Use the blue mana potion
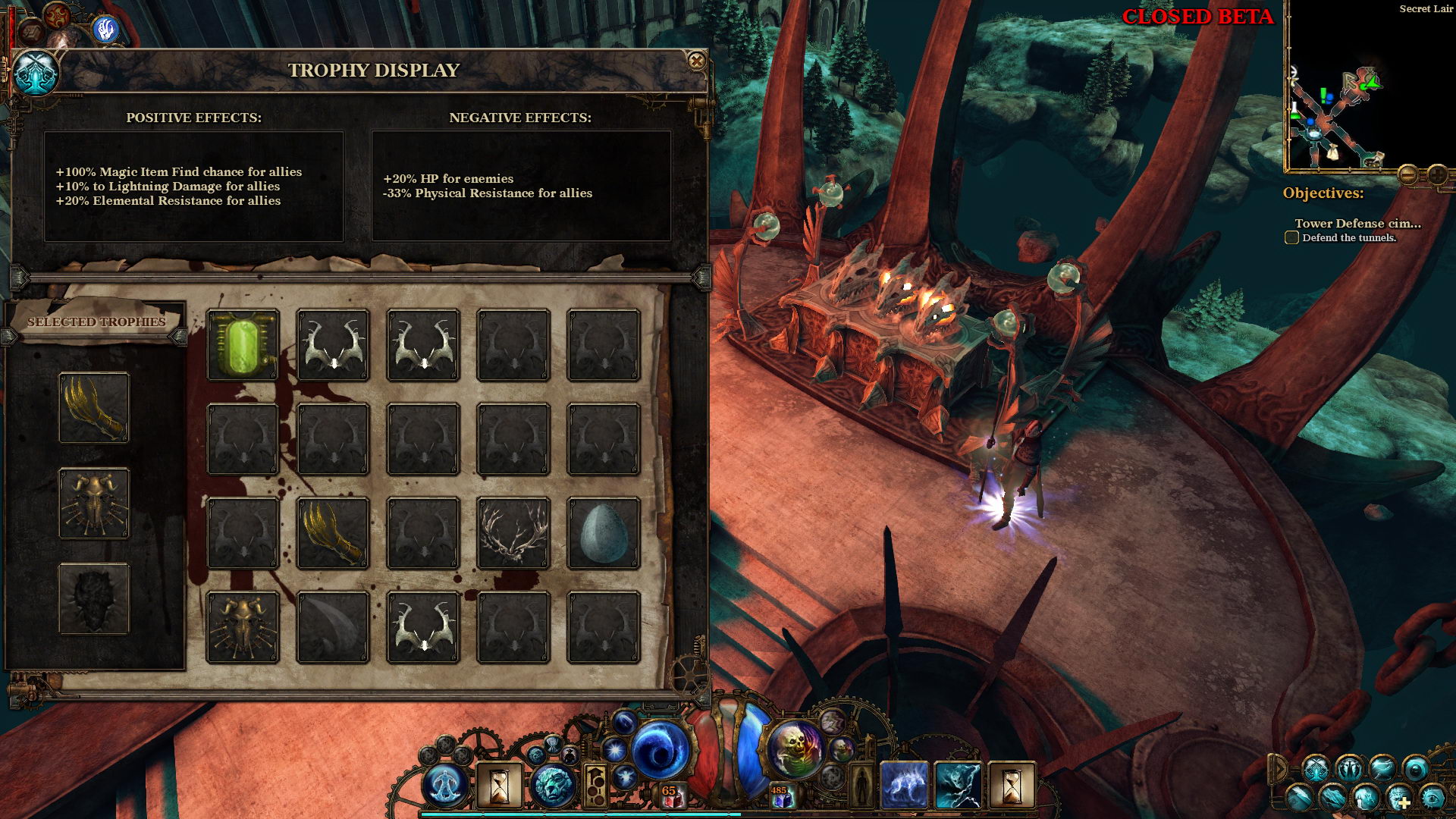This screenshot has width=1456, height=819. click(x=781, y=796)
